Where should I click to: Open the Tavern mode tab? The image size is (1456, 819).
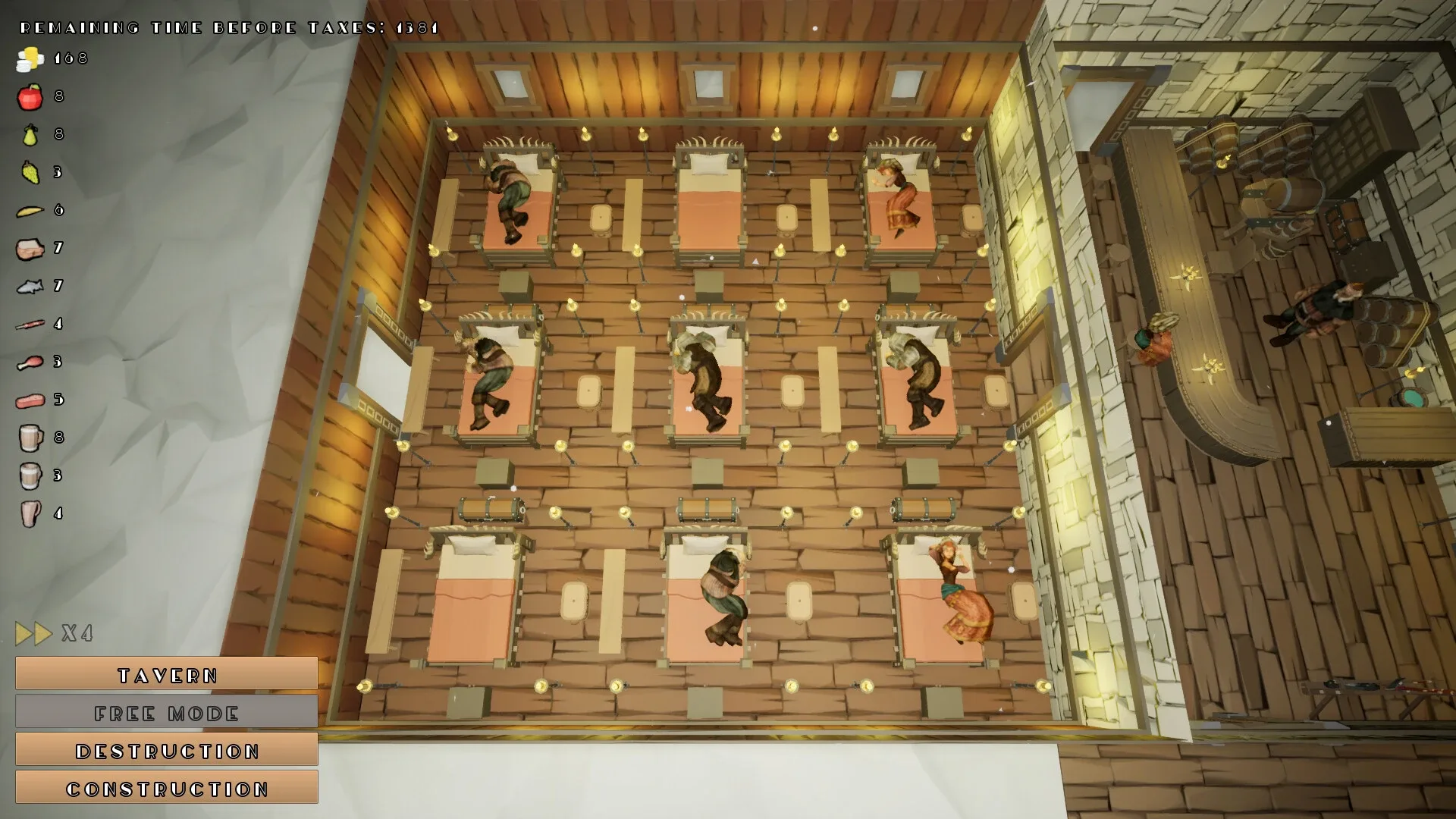(166, 674)
